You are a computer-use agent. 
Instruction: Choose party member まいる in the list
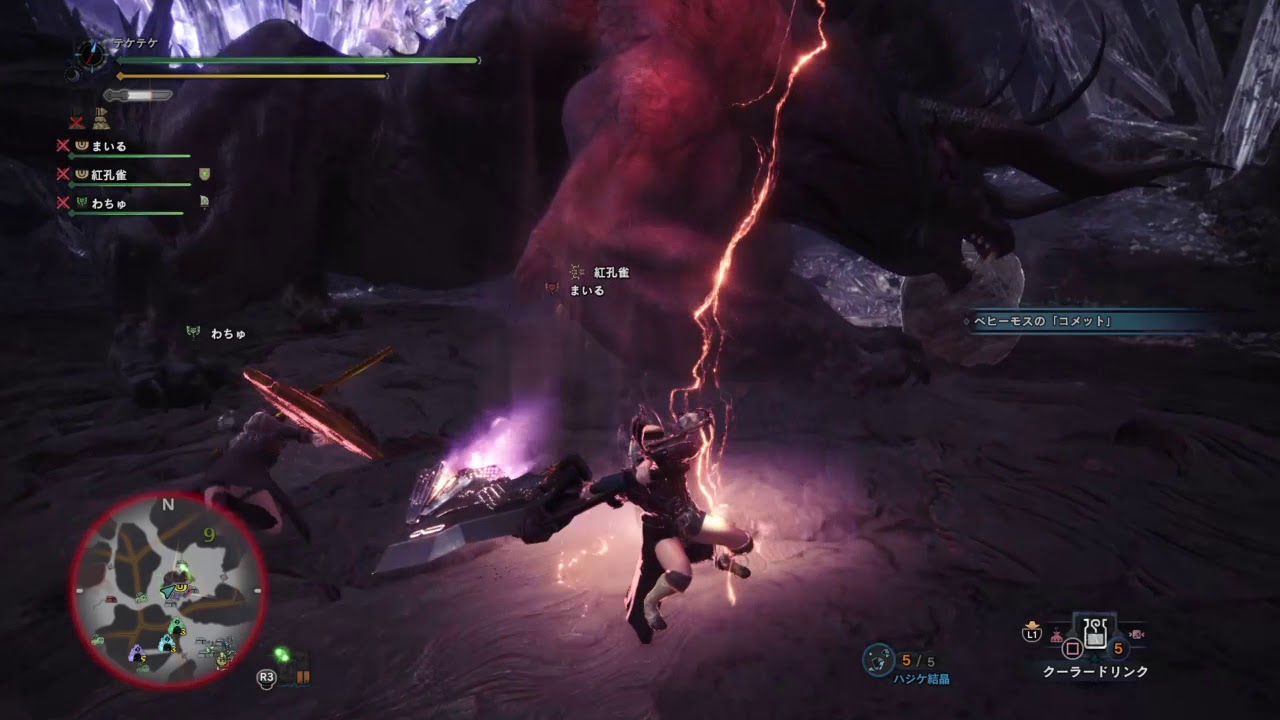click(108, 146)
